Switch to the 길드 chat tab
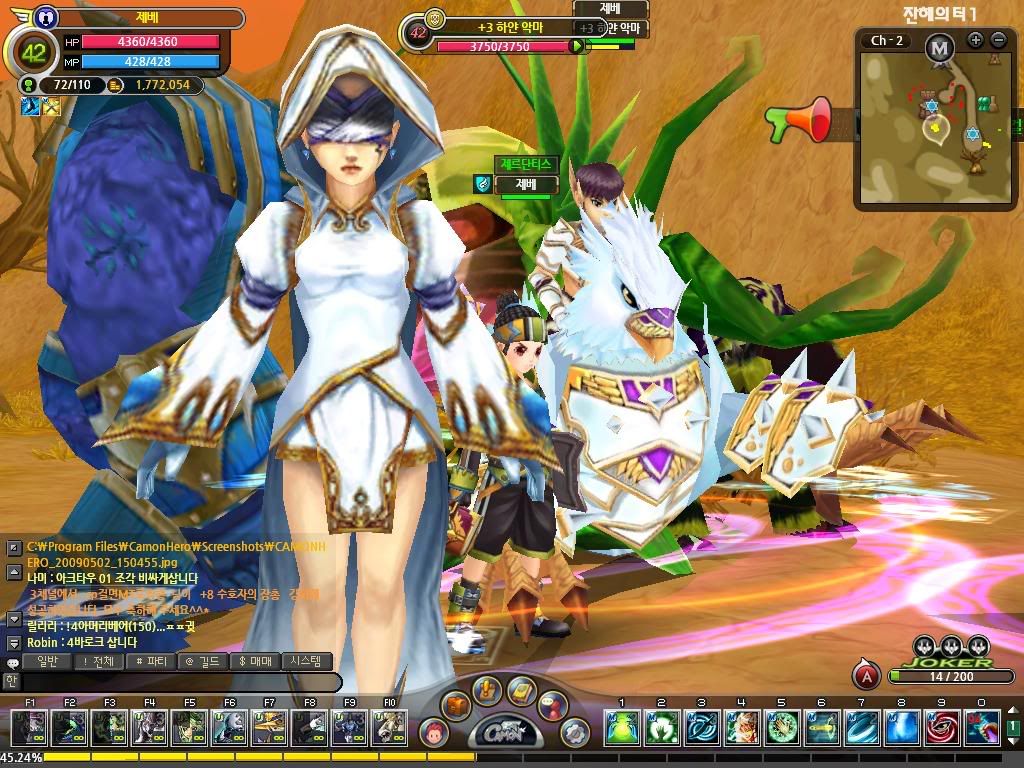The image size is (1024, 768). click(x=203, y=661)
